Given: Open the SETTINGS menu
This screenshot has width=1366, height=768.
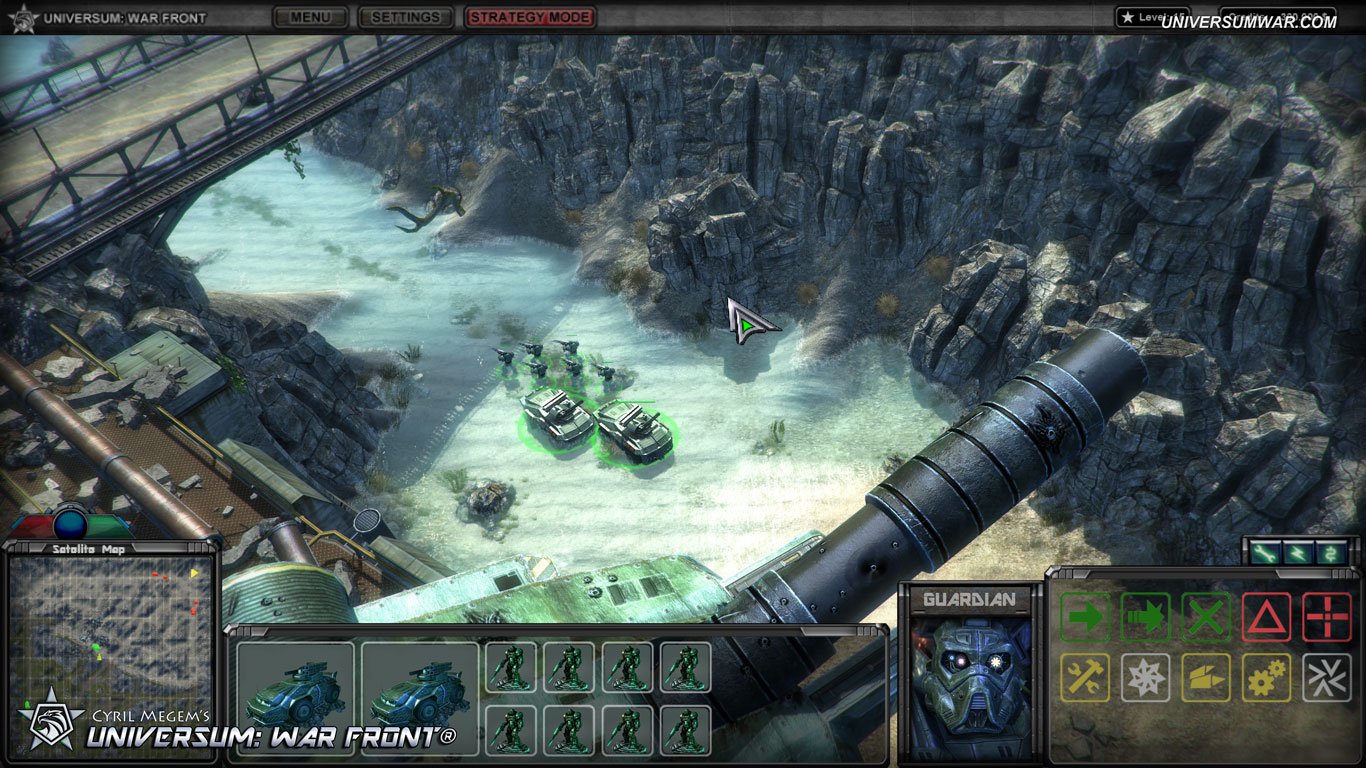Looking at the screenshot, I should (x=405, y=17).
